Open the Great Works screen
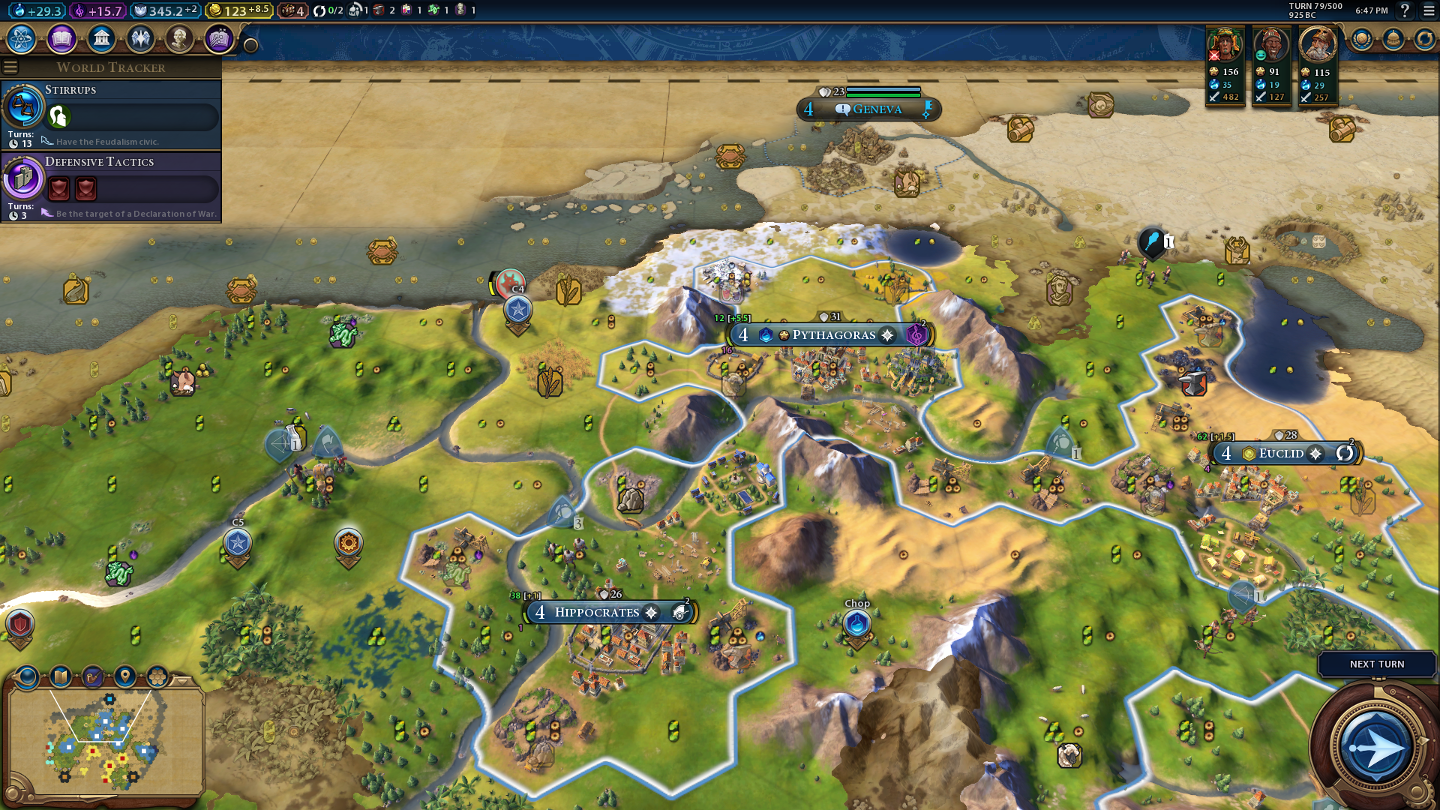The image size is (1440, 810). click(x=218, y=39)
